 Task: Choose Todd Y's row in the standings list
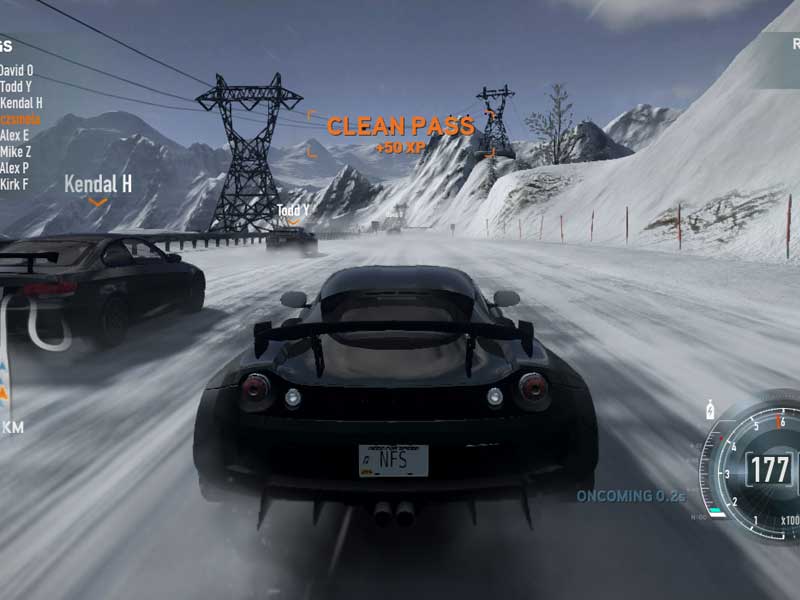pyautogui.click(x=16, y=86)
